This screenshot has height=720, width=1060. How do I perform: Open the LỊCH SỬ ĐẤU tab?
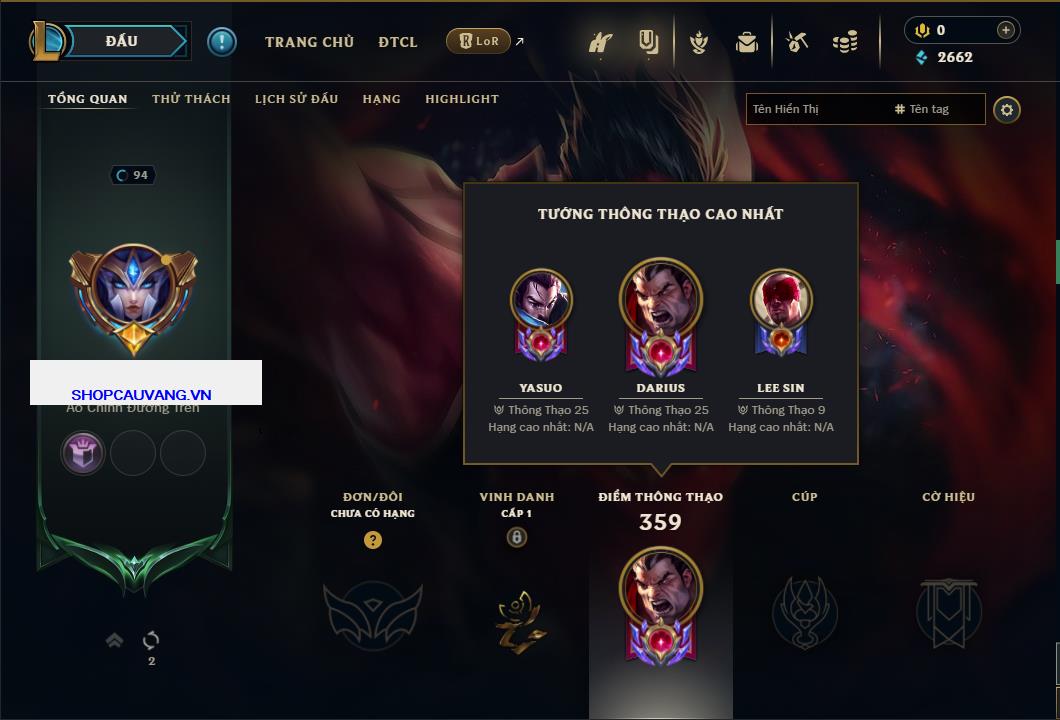click(x=296, y=99)
